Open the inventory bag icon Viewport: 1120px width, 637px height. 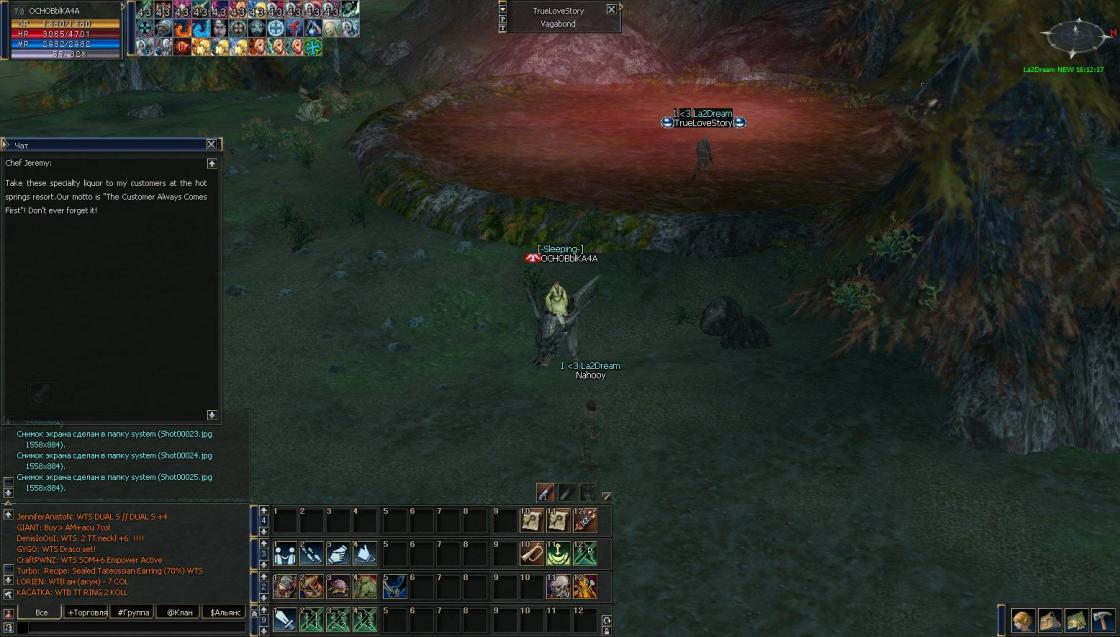point(1049,620)
